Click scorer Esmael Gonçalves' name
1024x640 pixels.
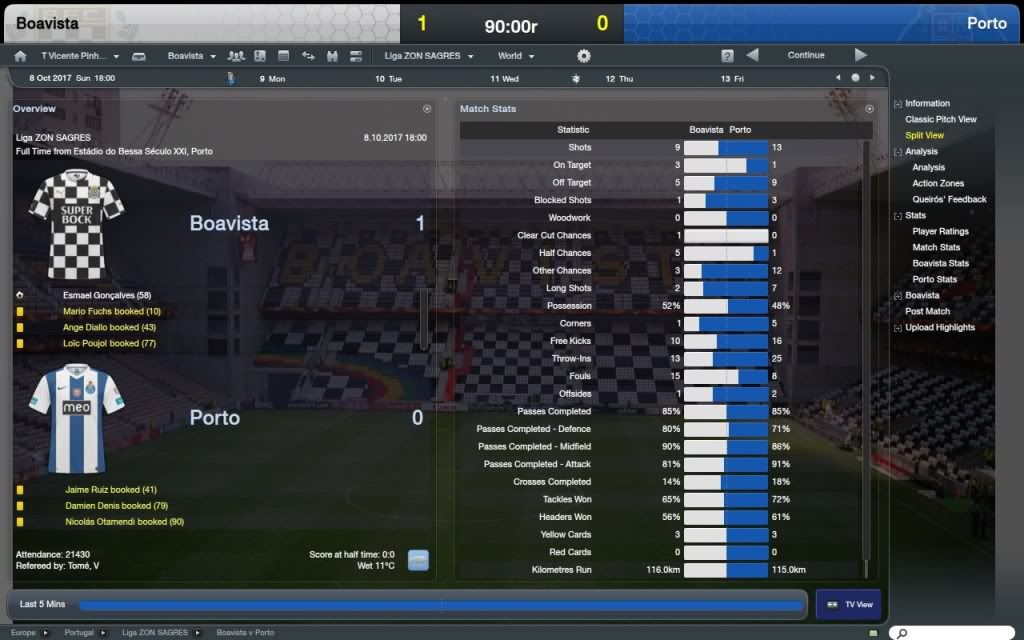[106, 295]
